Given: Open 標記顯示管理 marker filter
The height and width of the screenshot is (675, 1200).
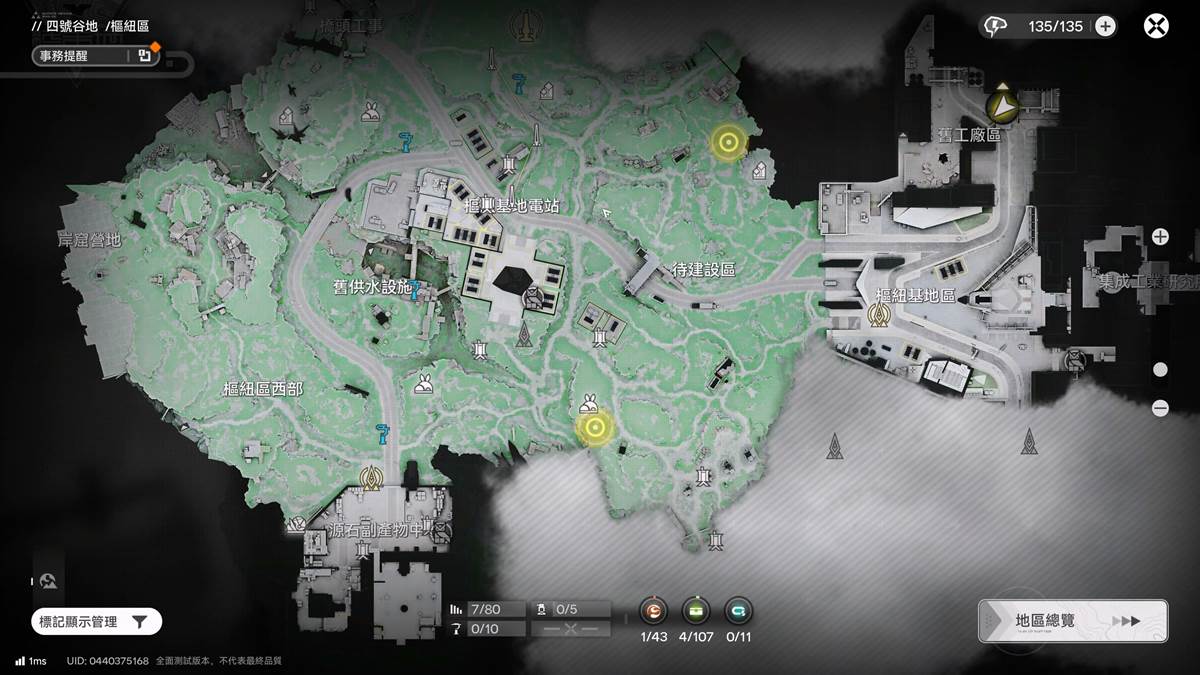Looking at the screenshot, I should tap(96, 622).
